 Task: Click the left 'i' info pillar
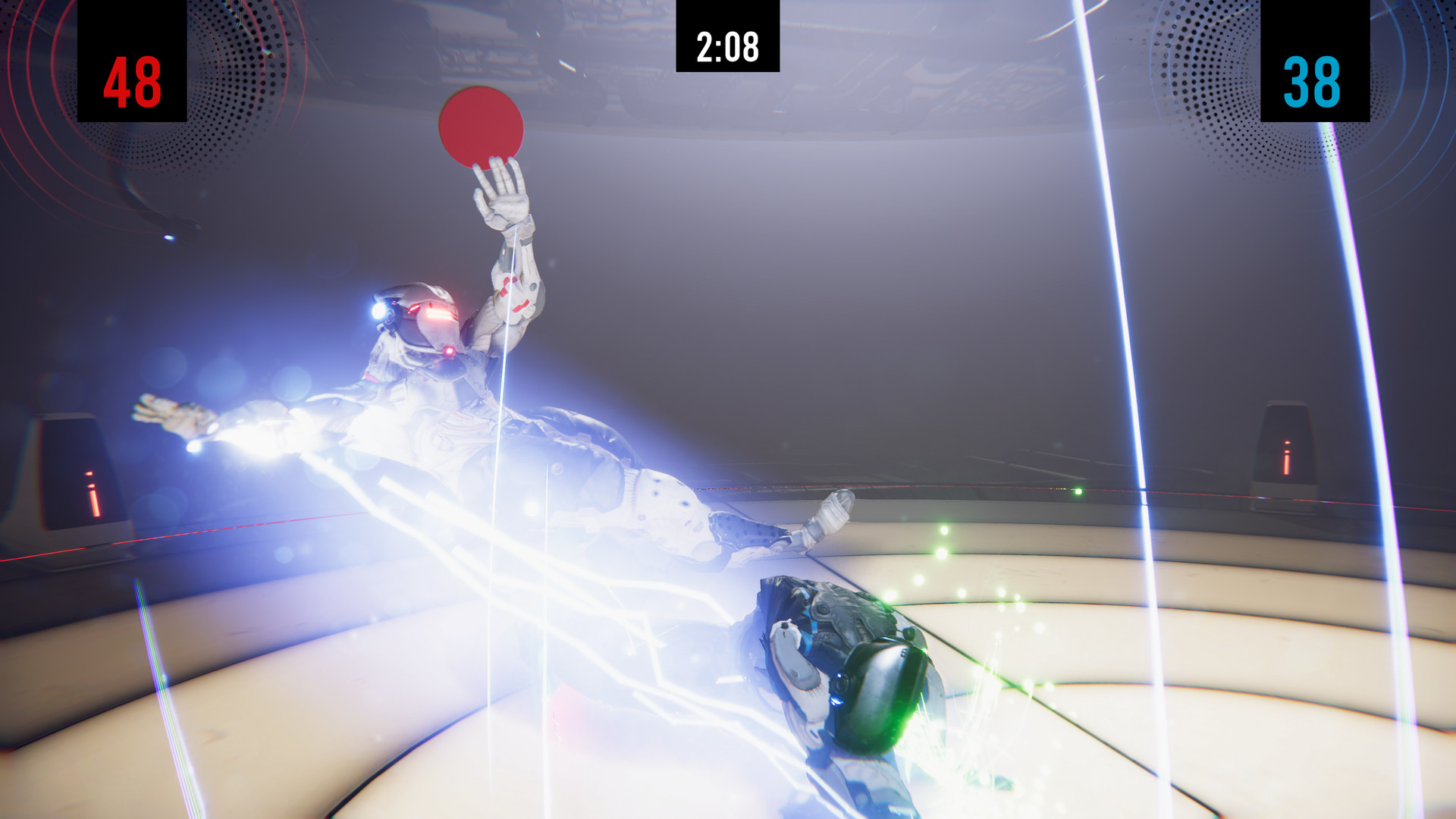91,493
